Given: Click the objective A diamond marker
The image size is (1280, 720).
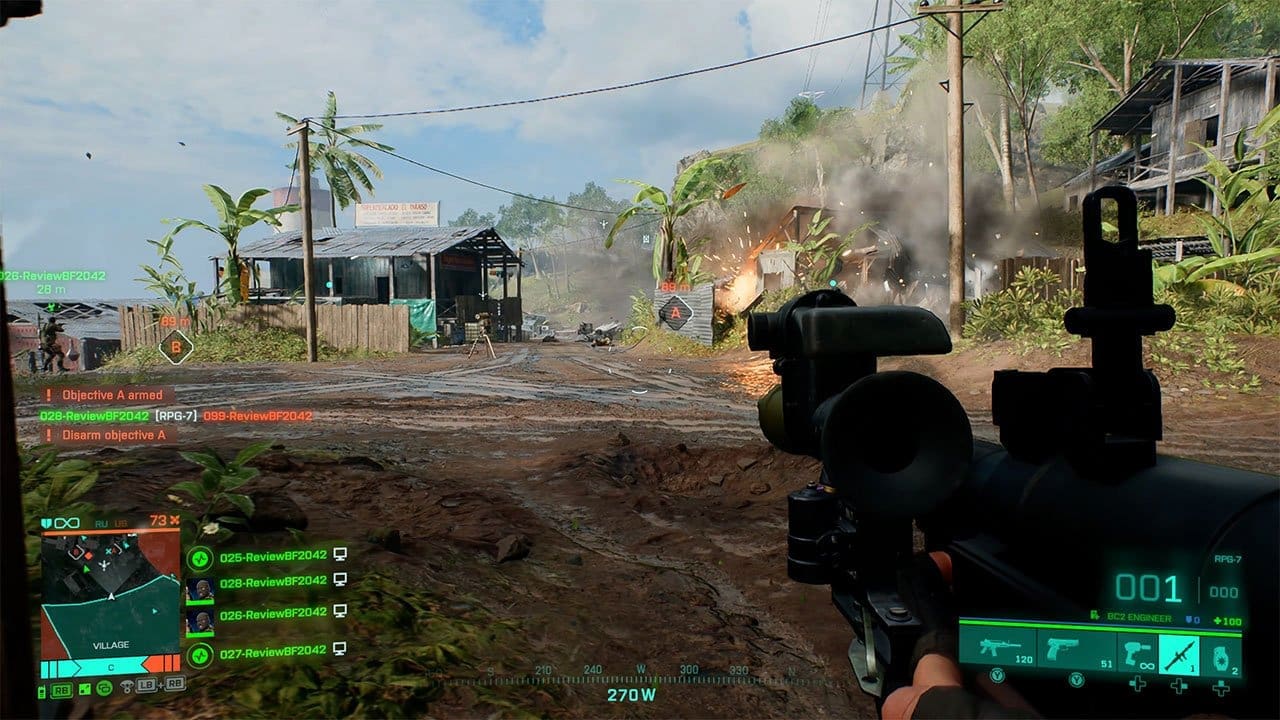Looking at the screenshot, I should (x=675, y=313).
